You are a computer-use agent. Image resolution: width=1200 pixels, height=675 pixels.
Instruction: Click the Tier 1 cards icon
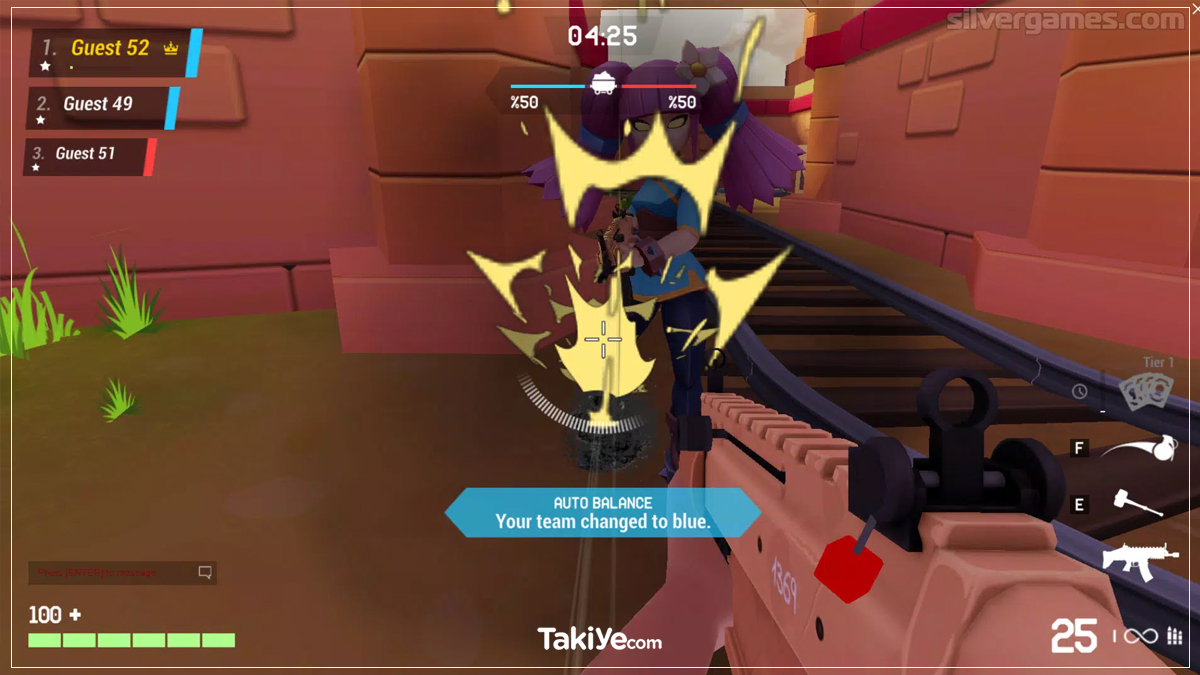[1142, 393]
